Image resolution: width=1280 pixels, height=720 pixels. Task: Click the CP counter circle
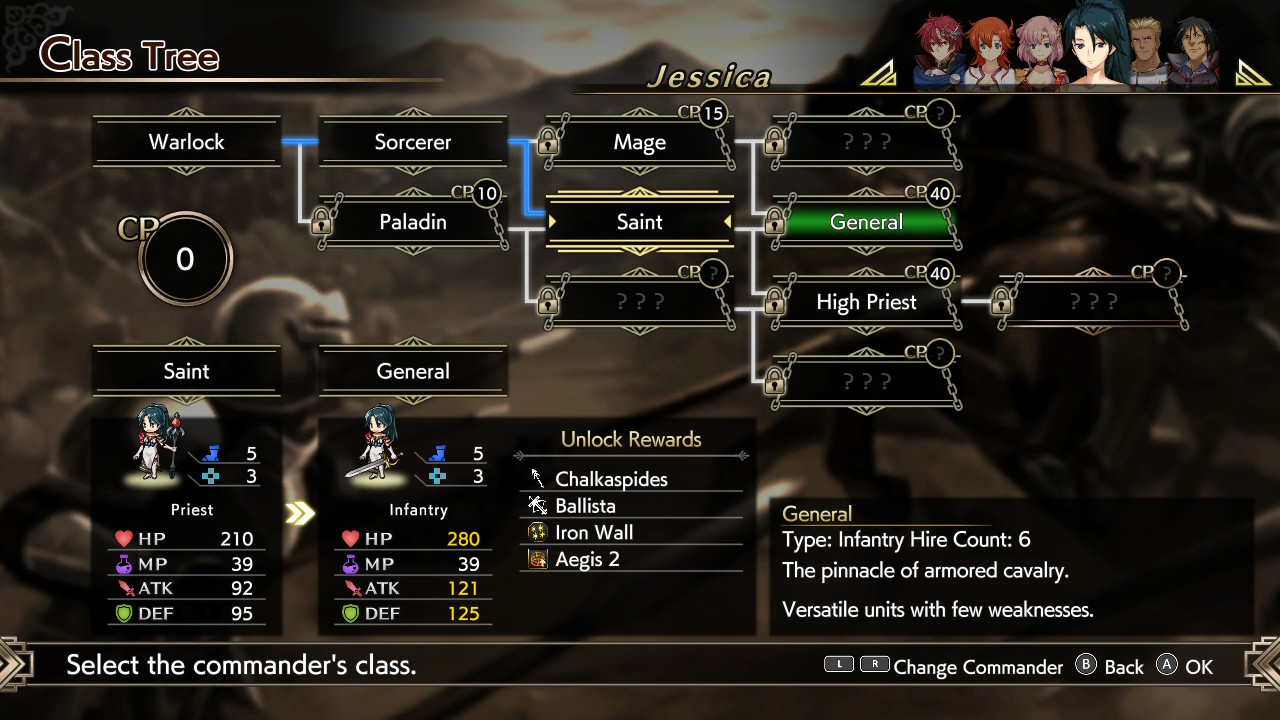(185, 258)
